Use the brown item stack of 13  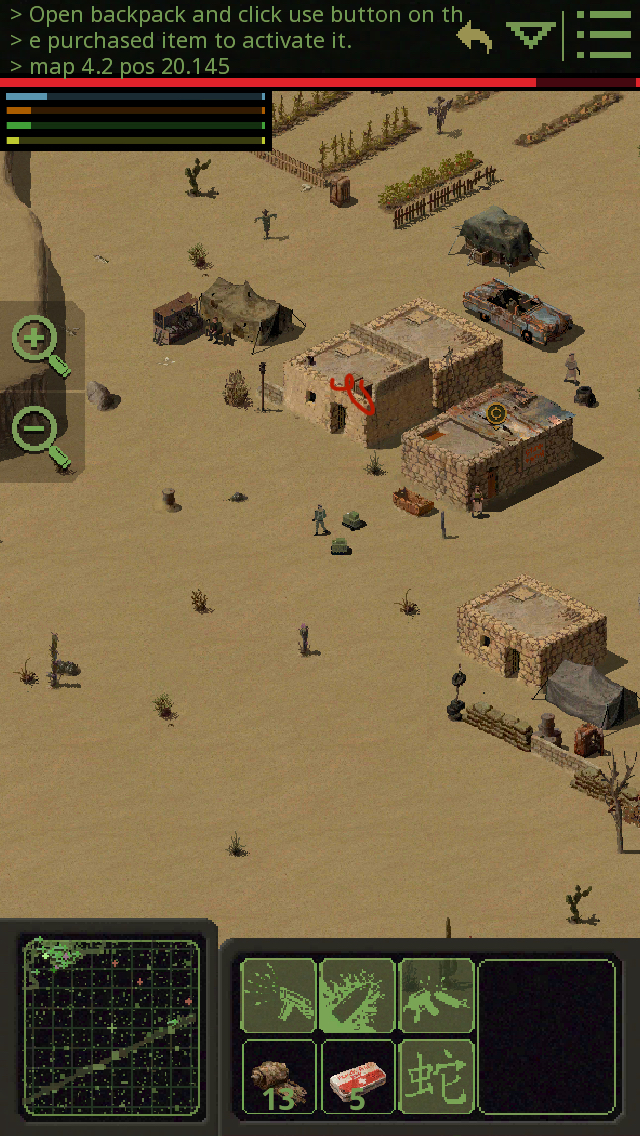tap(279, 1076)
